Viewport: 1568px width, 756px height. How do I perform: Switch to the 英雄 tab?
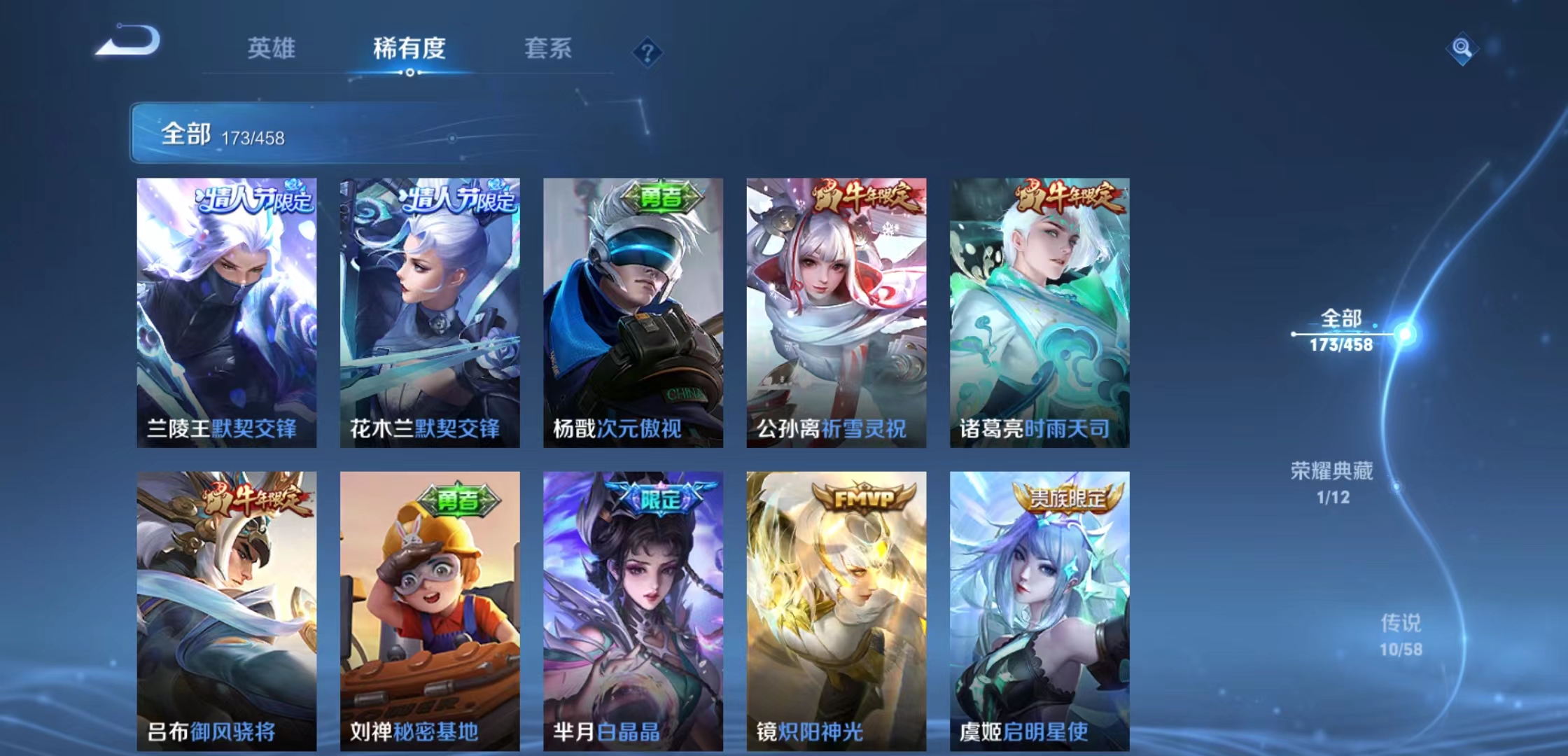272,50
